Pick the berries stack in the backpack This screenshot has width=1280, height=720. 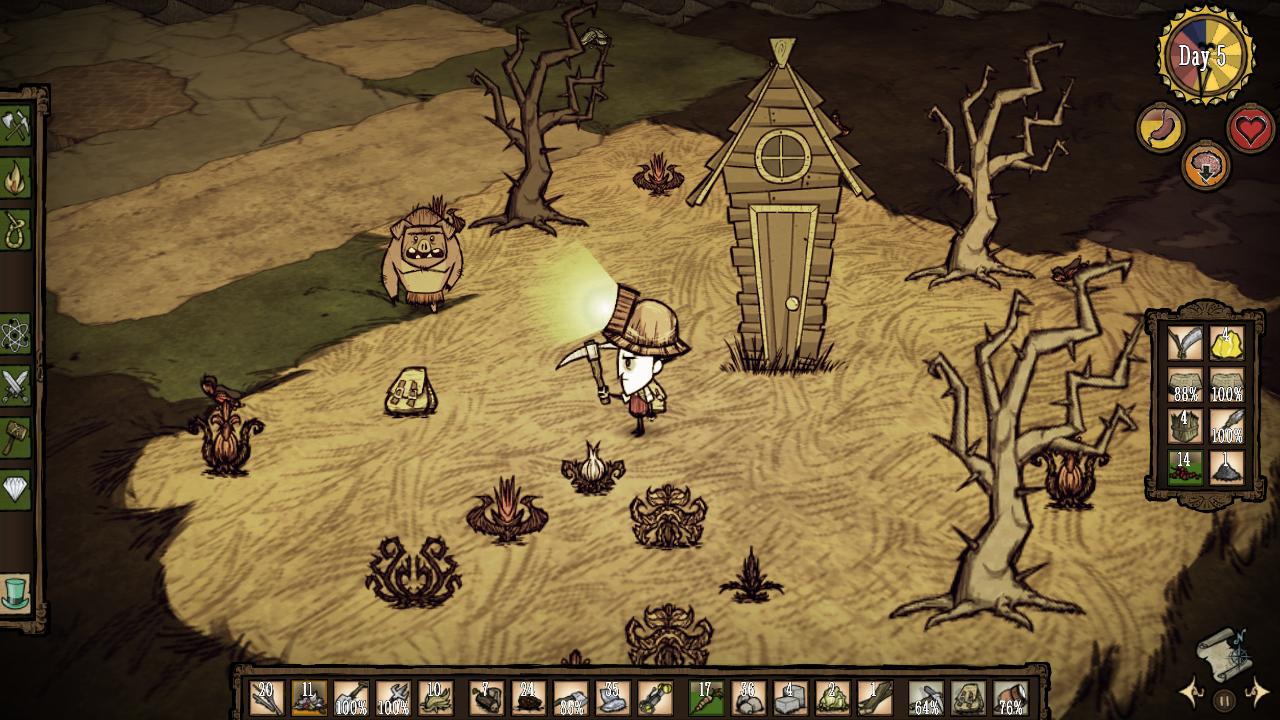[1185, 467]
